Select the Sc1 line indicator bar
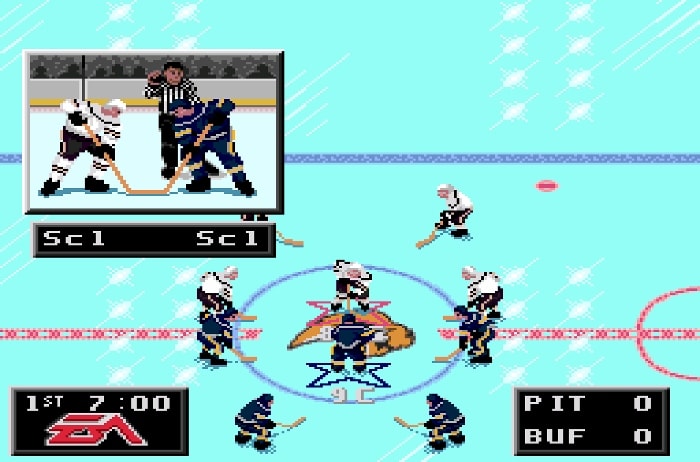Screen dimensions: 700x462 click(x=154, y=239)
